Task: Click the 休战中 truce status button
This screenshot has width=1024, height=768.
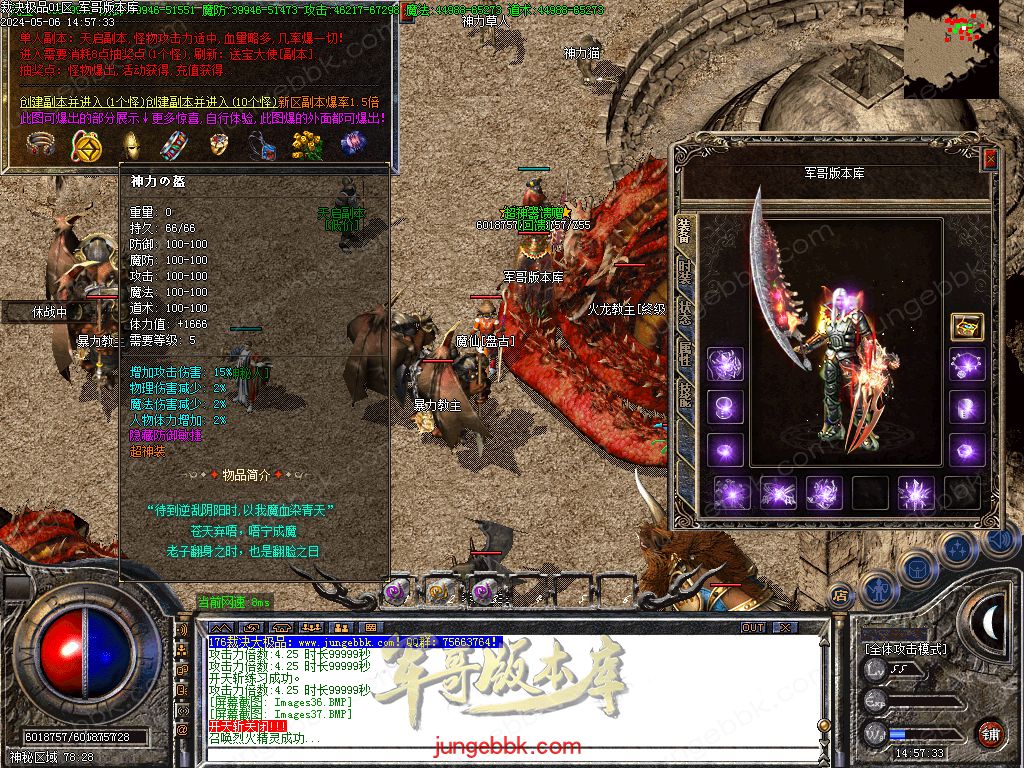Action: coord(48,312)
